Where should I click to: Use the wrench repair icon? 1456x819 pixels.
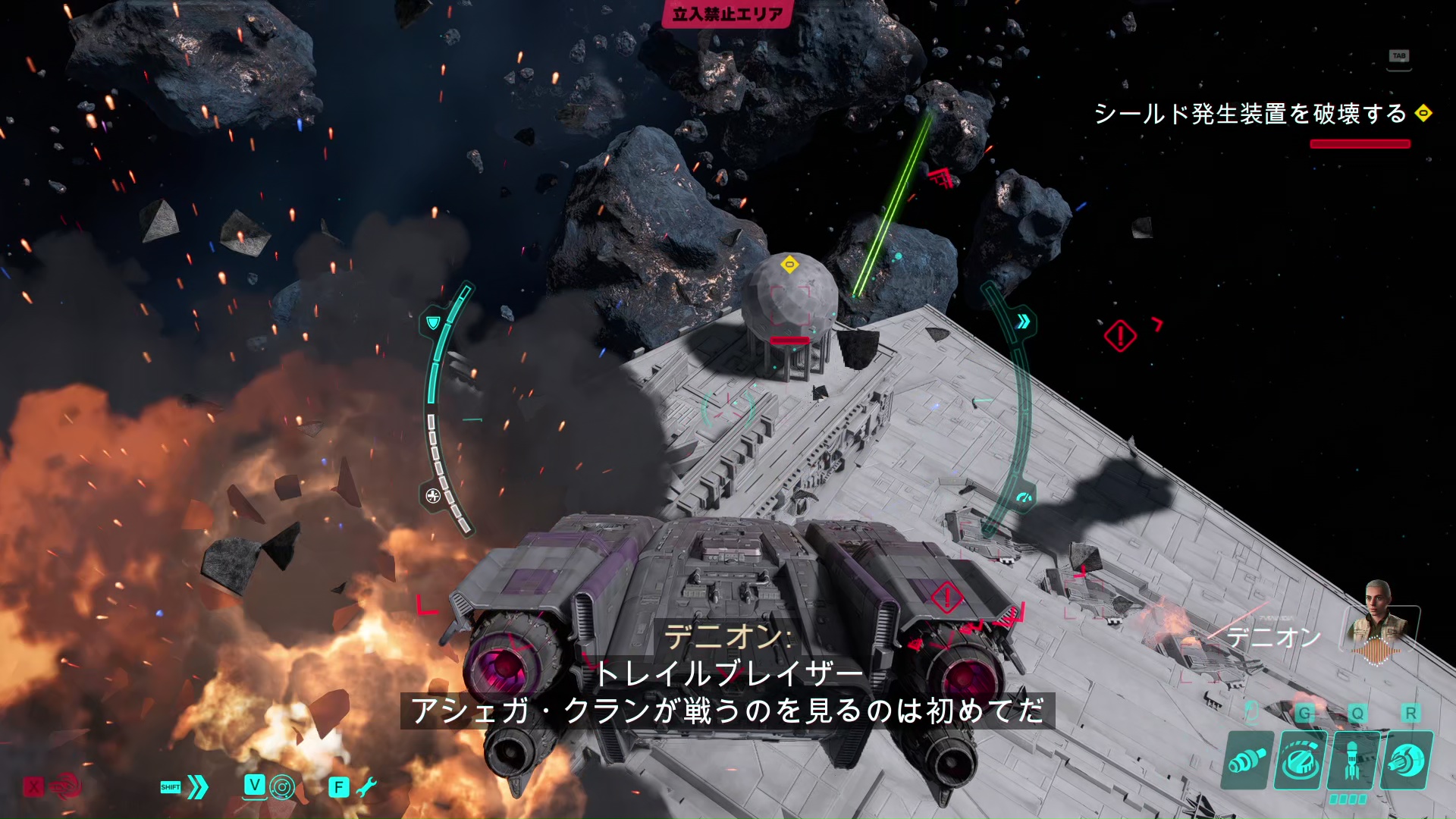(366, 787)
